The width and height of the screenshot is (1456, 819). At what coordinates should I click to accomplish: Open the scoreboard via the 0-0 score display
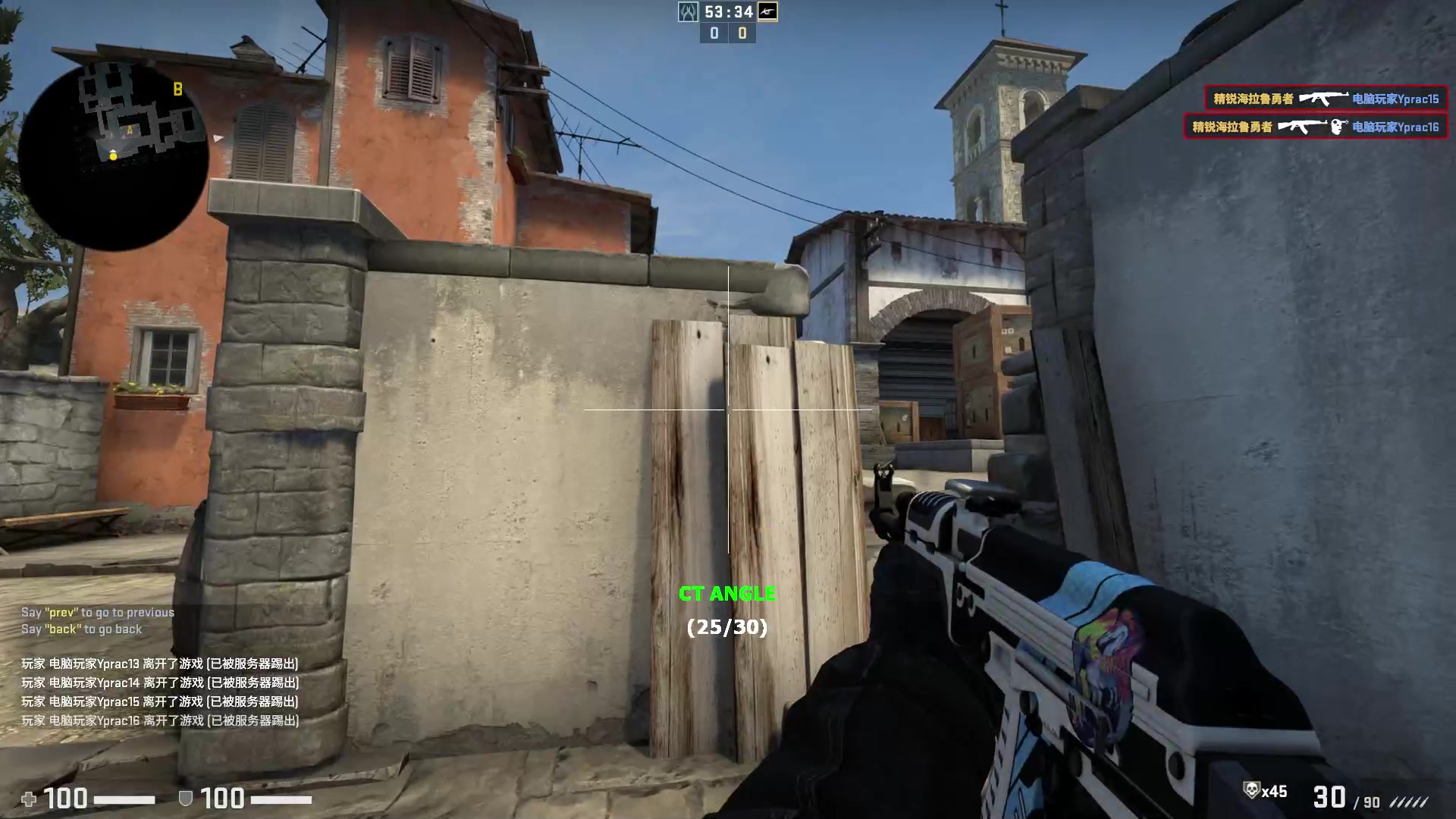728,33
